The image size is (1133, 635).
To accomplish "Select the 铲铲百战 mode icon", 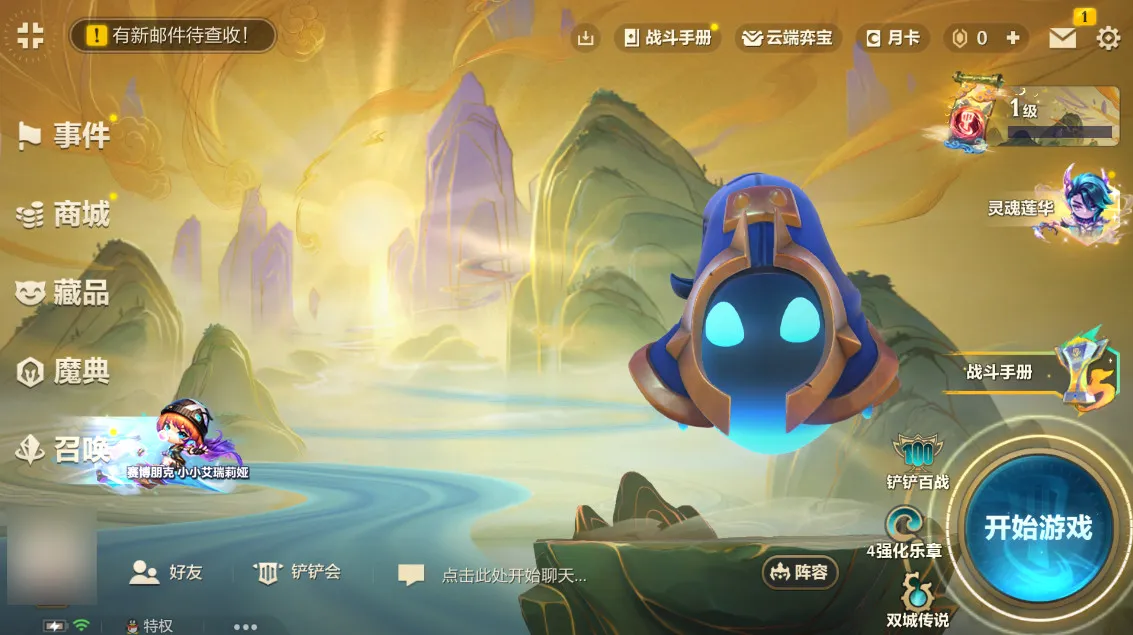I will click(x=916, y=462).
